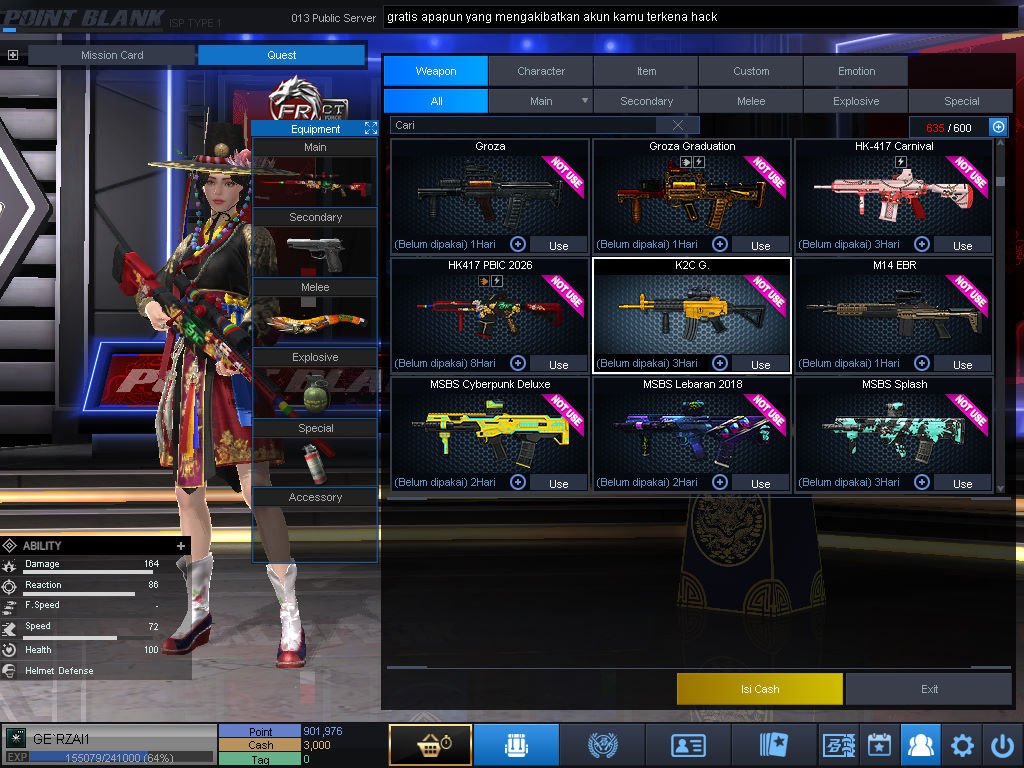Expand inventory capacity with plus button
The image size is (1024, 768).
point(998,127)
